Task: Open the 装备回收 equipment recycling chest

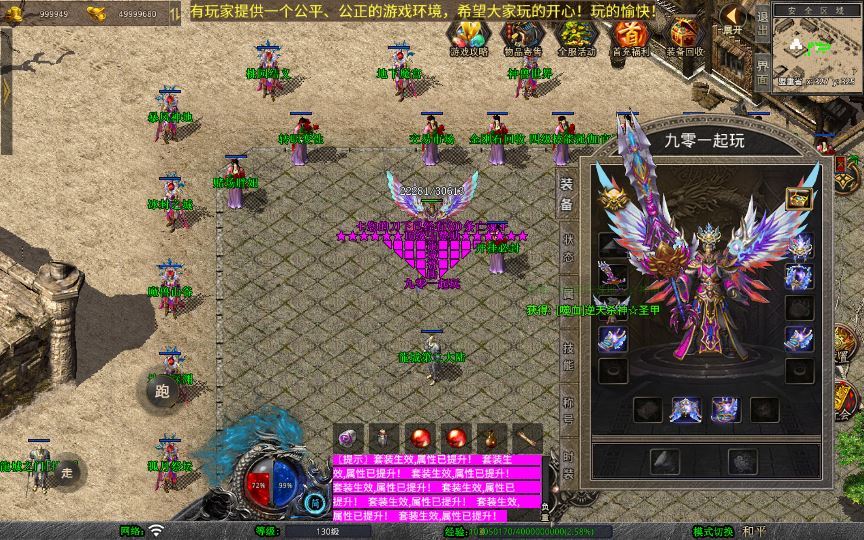Action: click(x=685, y=37)
